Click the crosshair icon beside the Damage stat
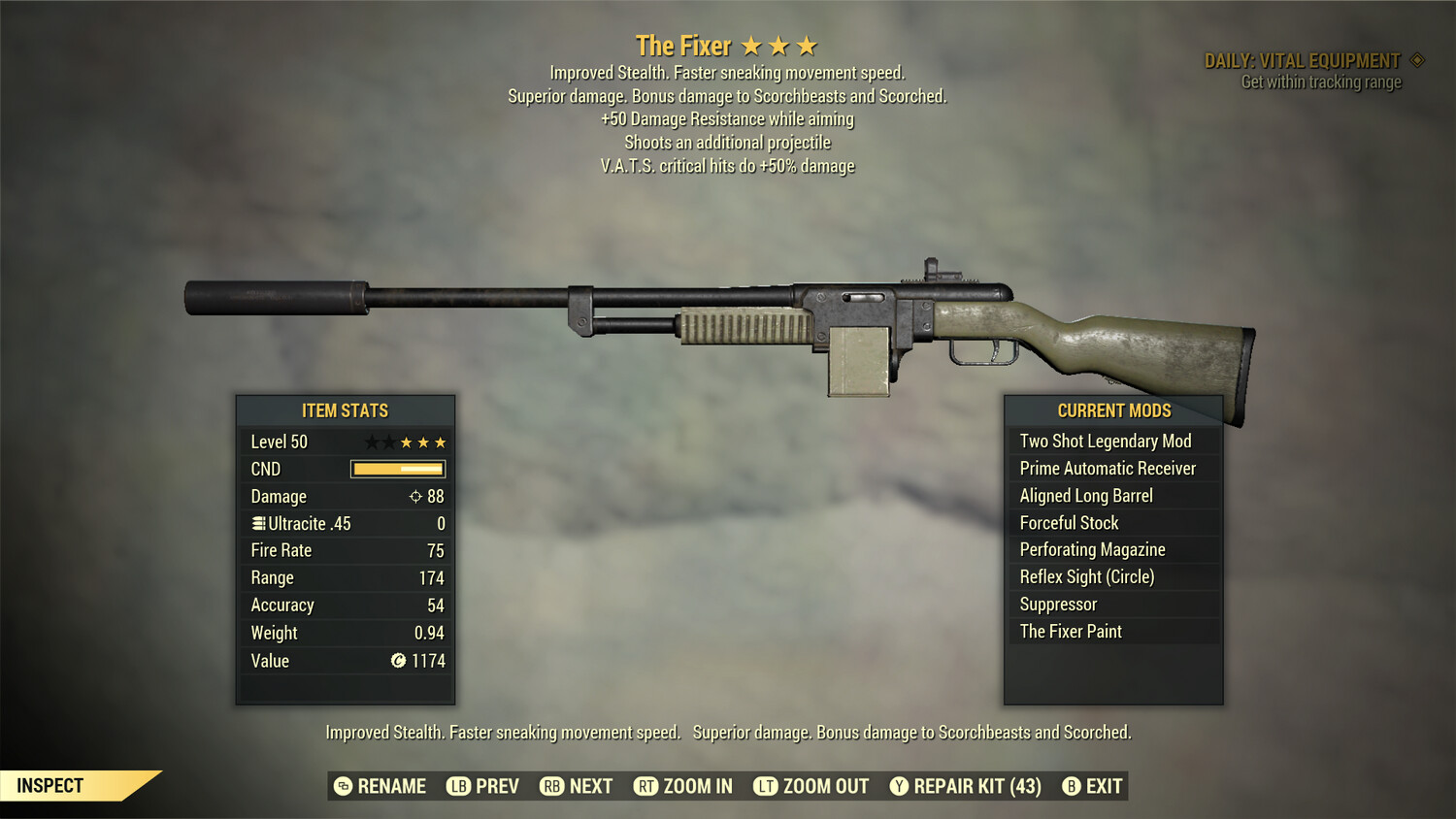This screenshot has height=819, width=1456. coord(414,496)
